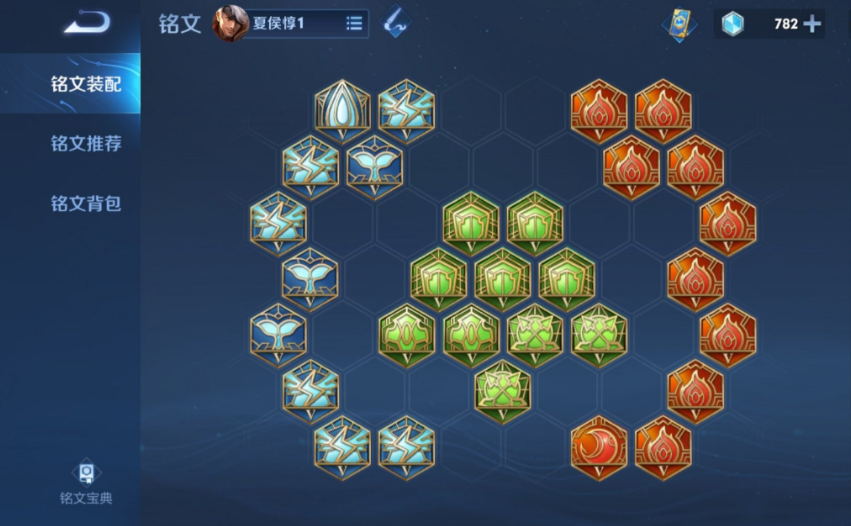Switch to the 铭文装配 tab

tap(86, 84)
